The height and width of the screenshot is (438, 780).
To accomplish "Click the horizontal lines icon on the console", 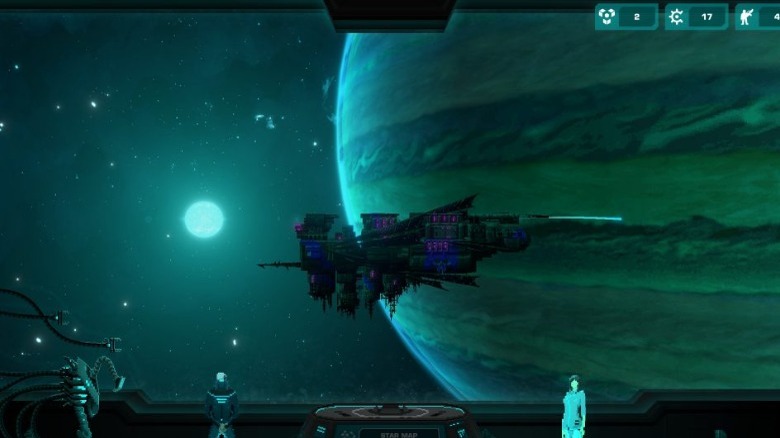I will [x=321, y=430].
